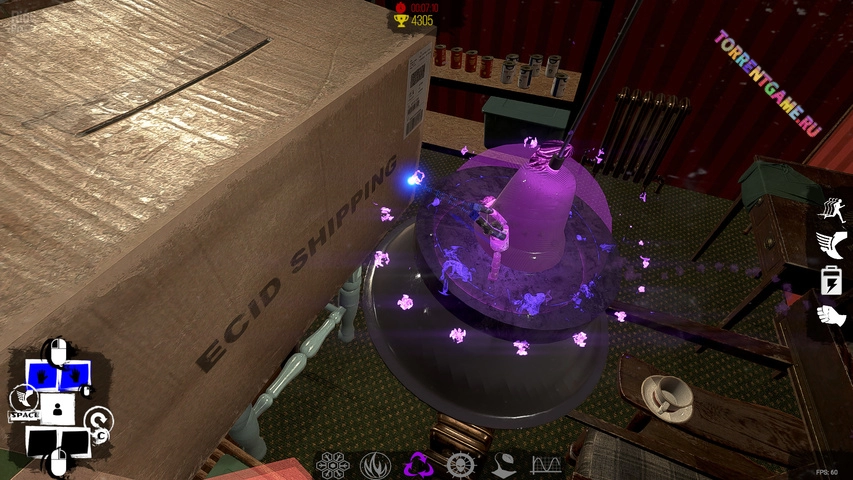This screenshot has width=853, height=480.
Task: Toggle the running figure speed icon
Action: 831,208
